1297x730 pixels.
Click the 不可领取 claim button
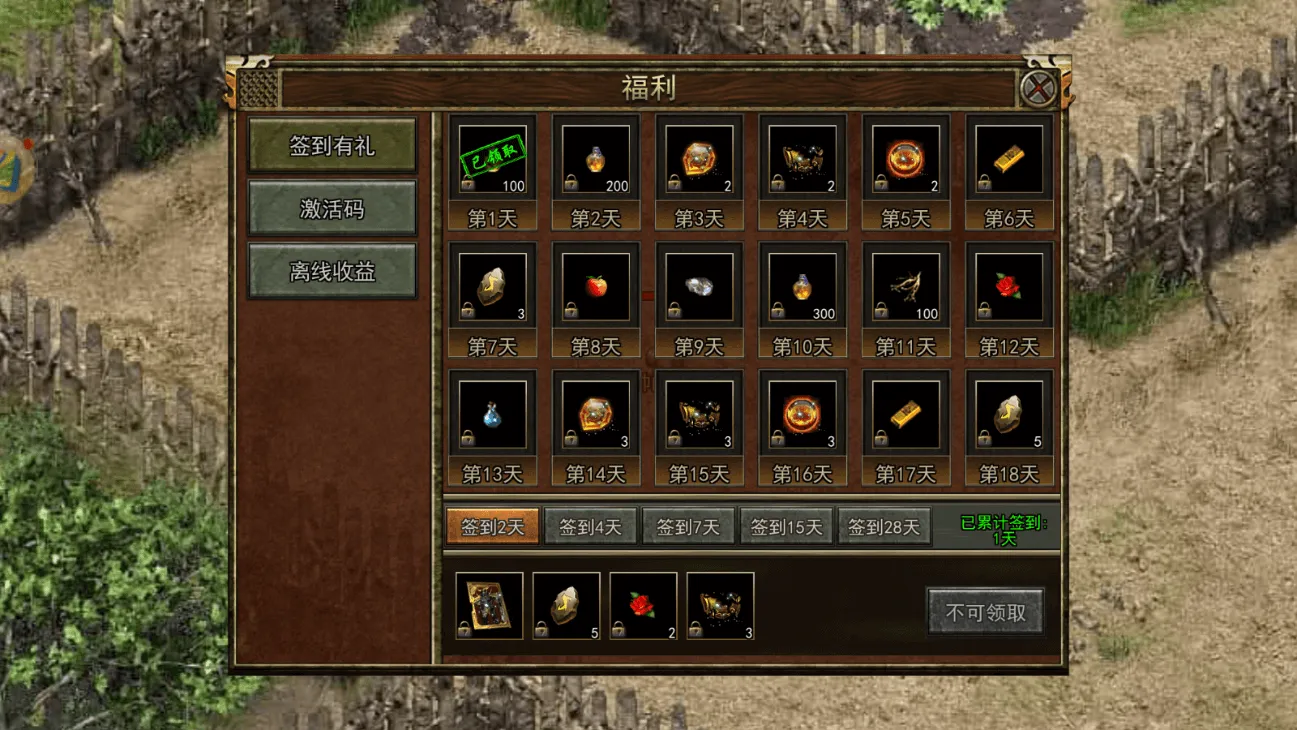[x=985, y=612]
